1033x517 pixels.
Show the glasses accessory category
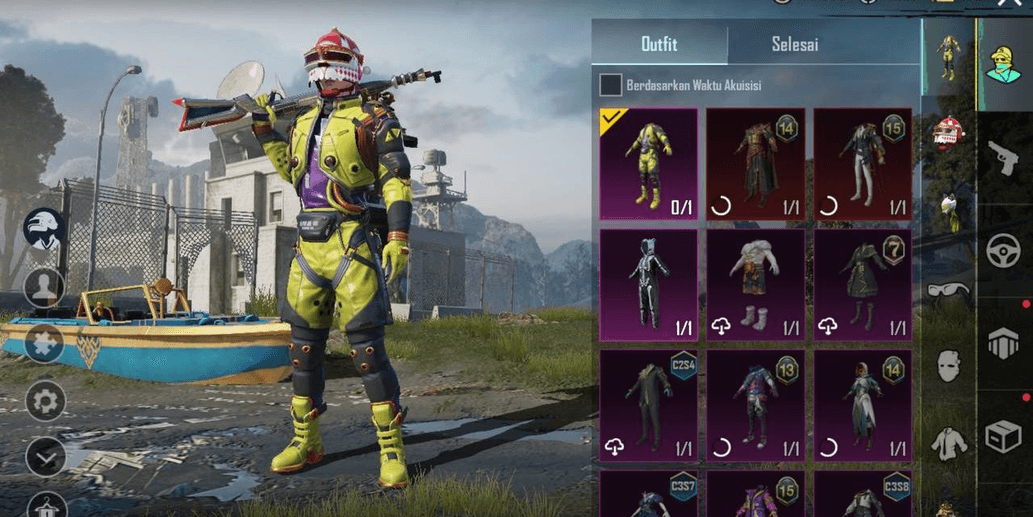point(948,292)
